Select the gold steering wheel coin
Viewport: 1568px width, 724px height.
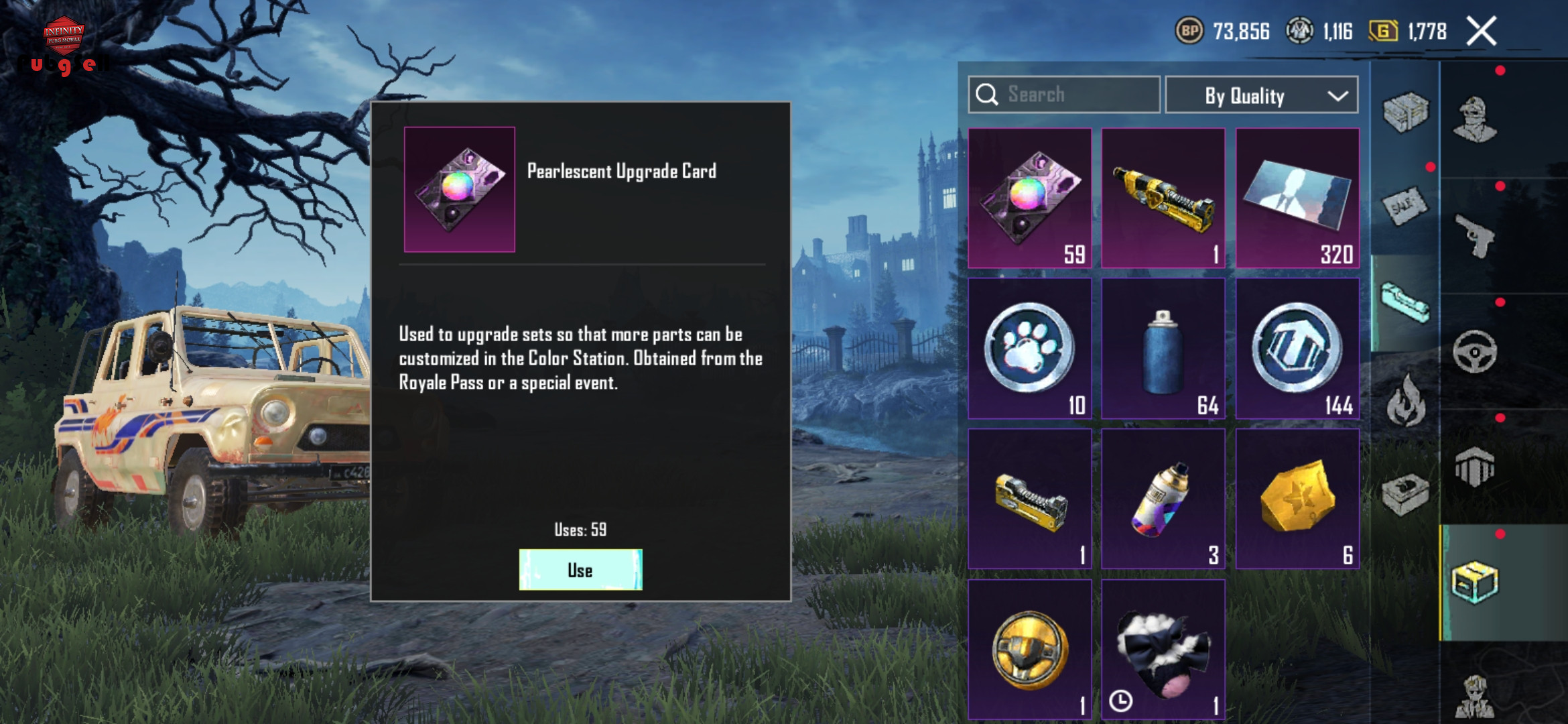pyautogui.click(x=1029, y=650)
